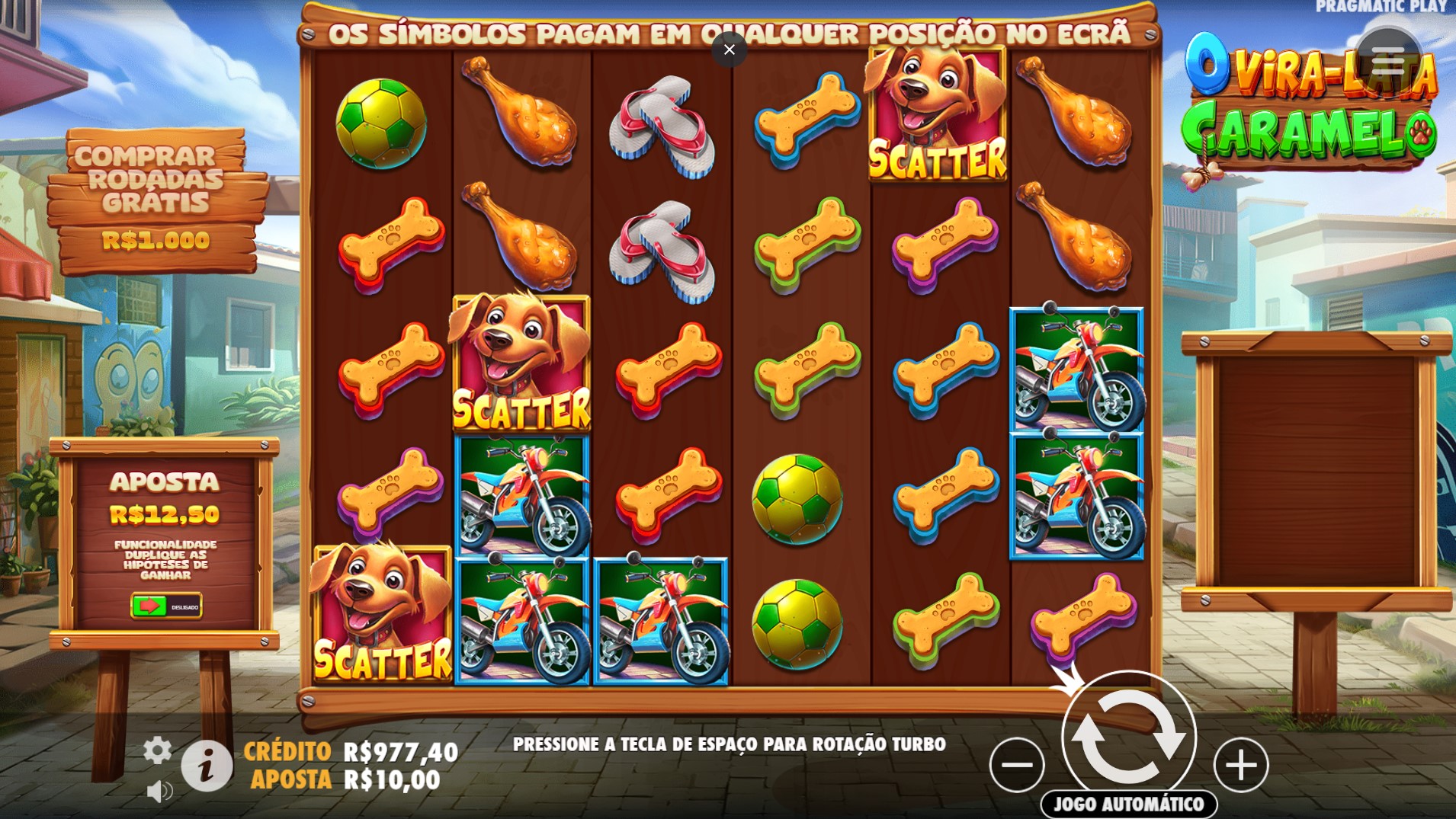Mute the game audio speaker icon

159,791
